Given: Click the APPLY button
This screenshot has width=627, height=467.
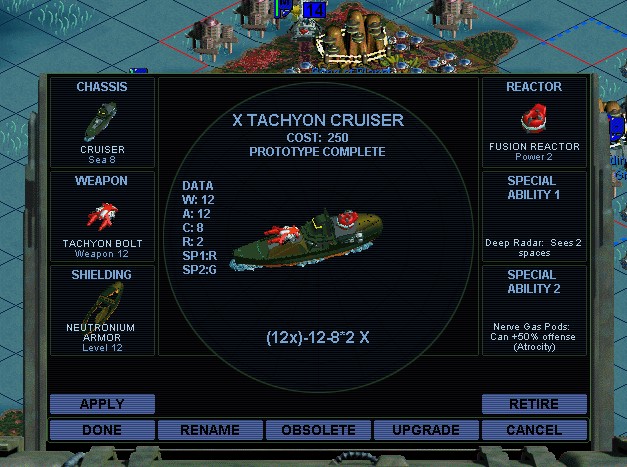Looking at the screenshot, I should point(102,404).
